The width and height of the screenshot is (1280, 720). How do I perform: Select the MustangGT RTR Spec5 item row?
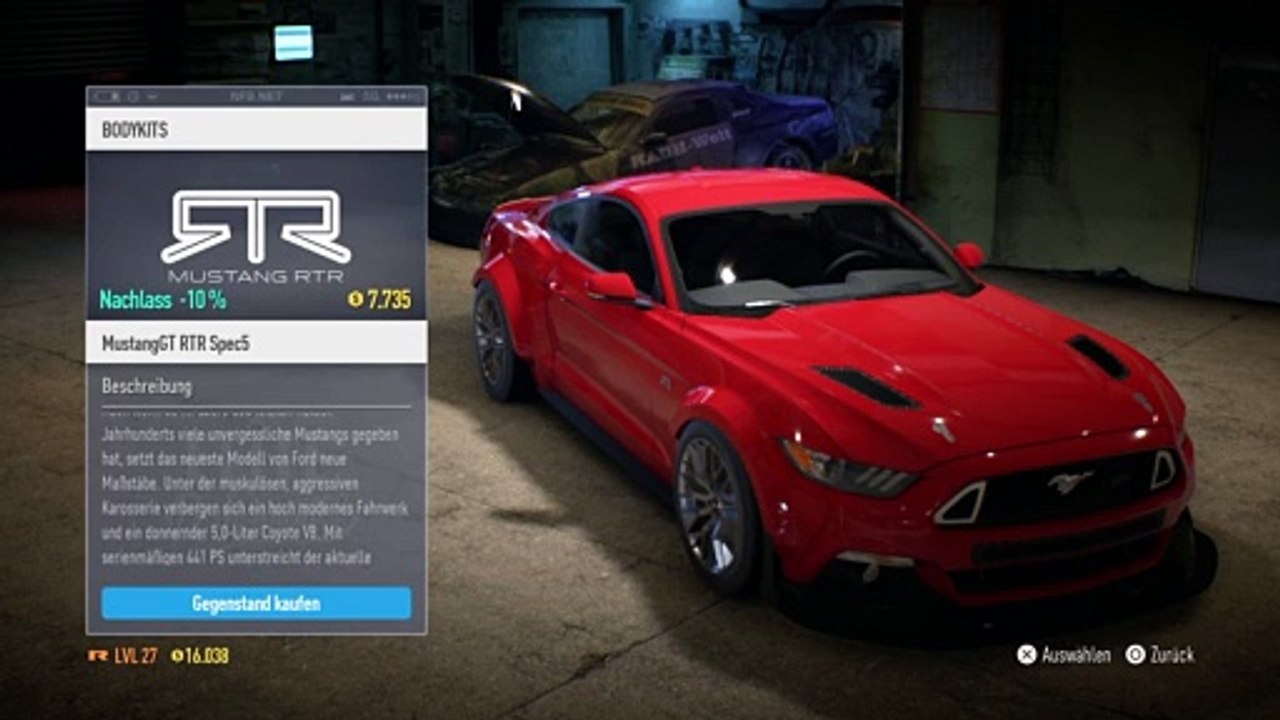(256, 343)
